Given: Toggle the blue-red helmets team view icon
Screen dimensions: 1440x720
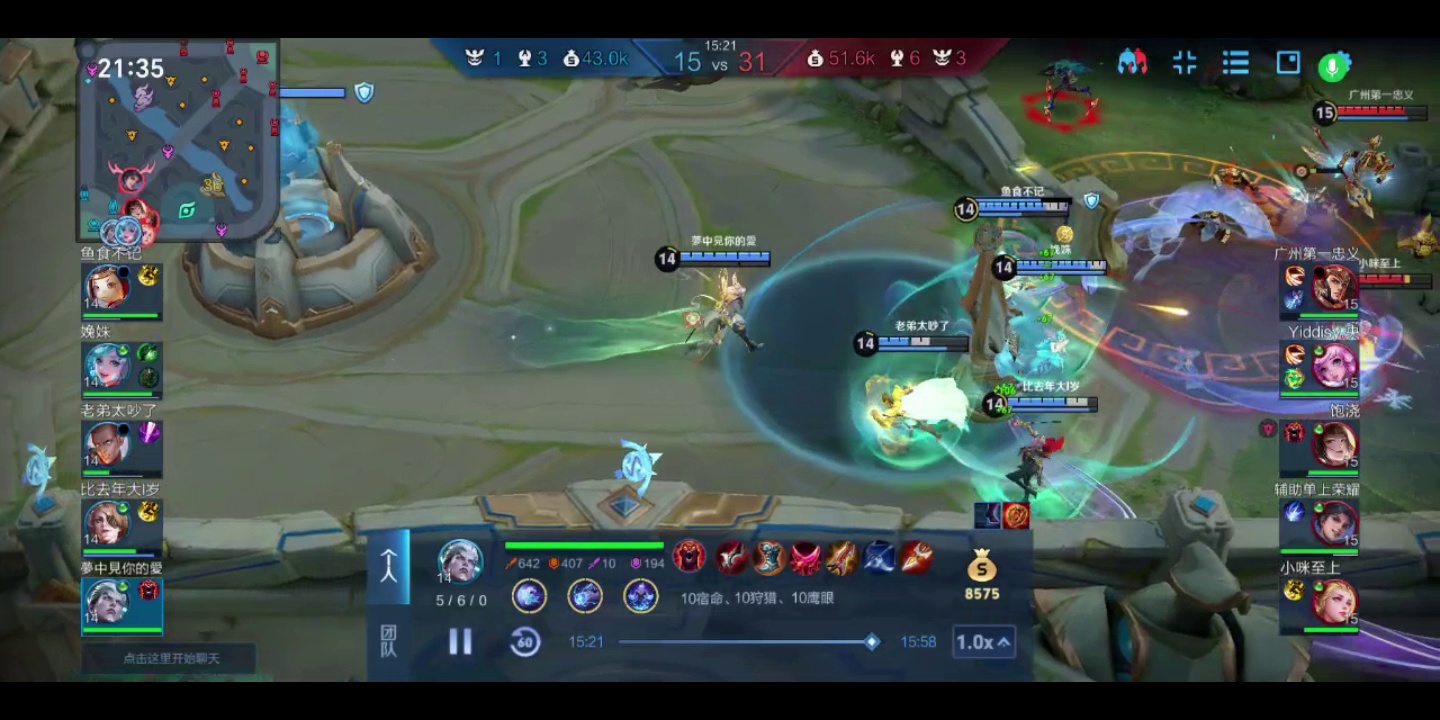Looking at the screenshot, I should tap(1132, 63).
